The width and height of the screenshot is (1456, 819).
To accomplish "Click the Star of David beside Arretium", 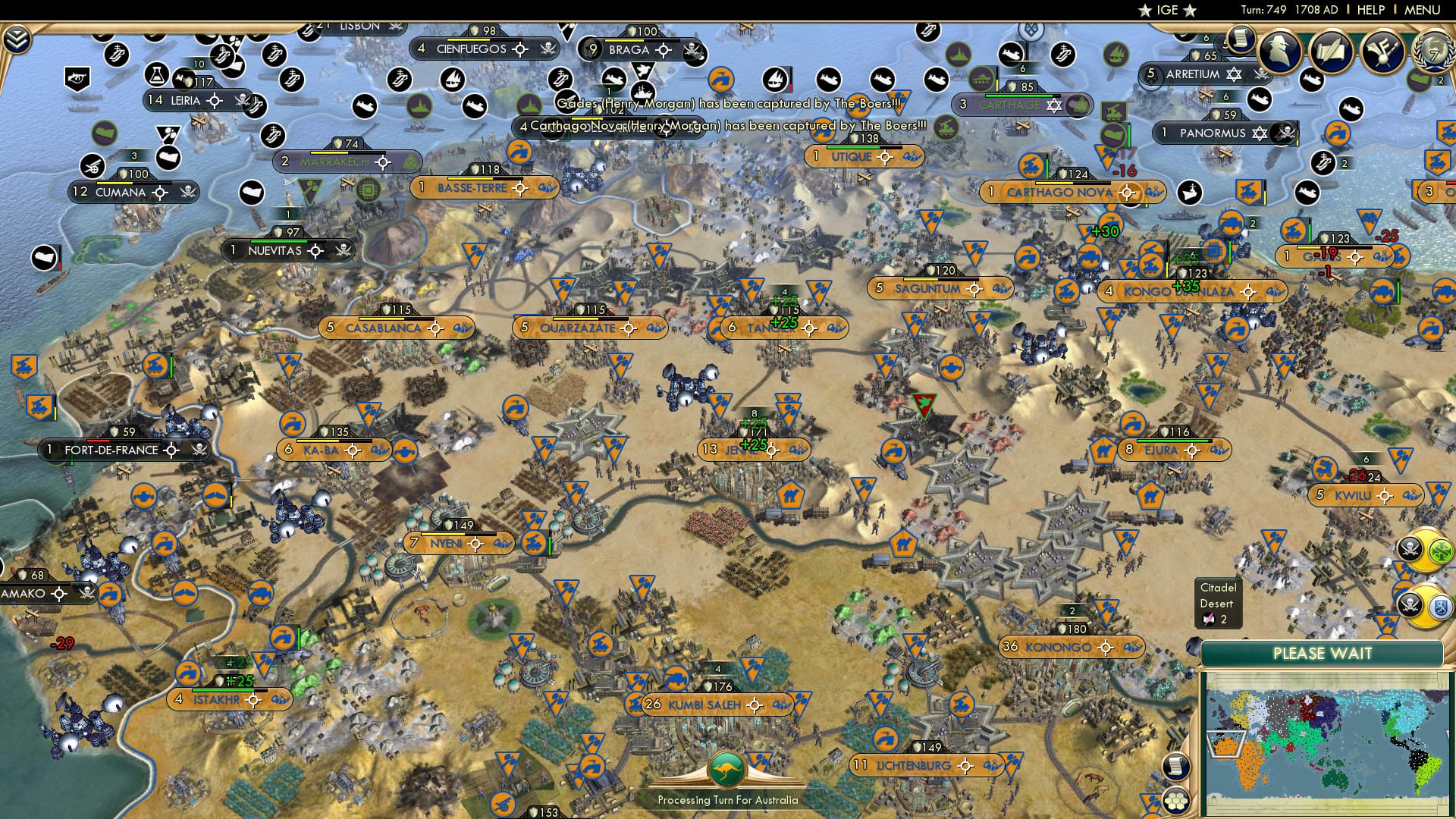I will coord(1234,74).
